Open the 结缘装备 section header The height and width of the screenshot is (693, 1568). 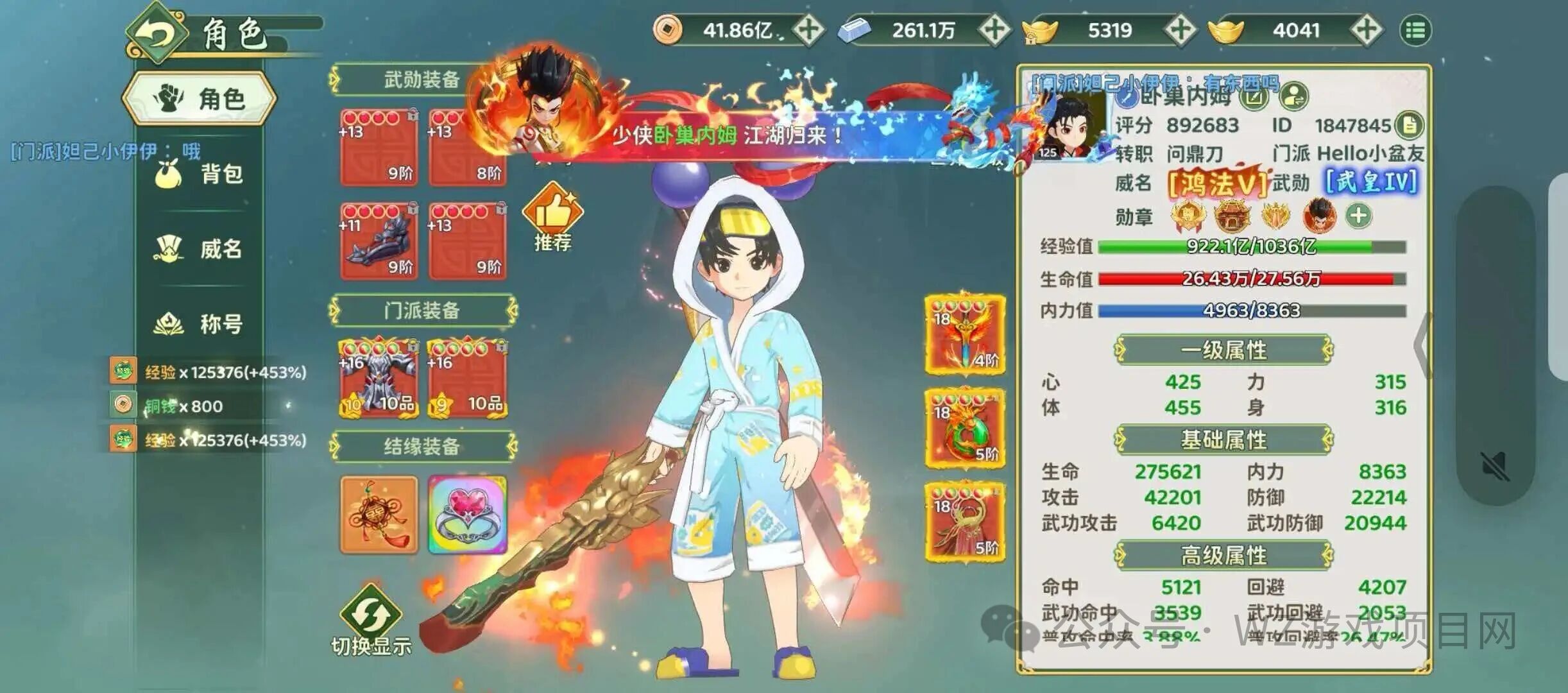tap(422, 447)
